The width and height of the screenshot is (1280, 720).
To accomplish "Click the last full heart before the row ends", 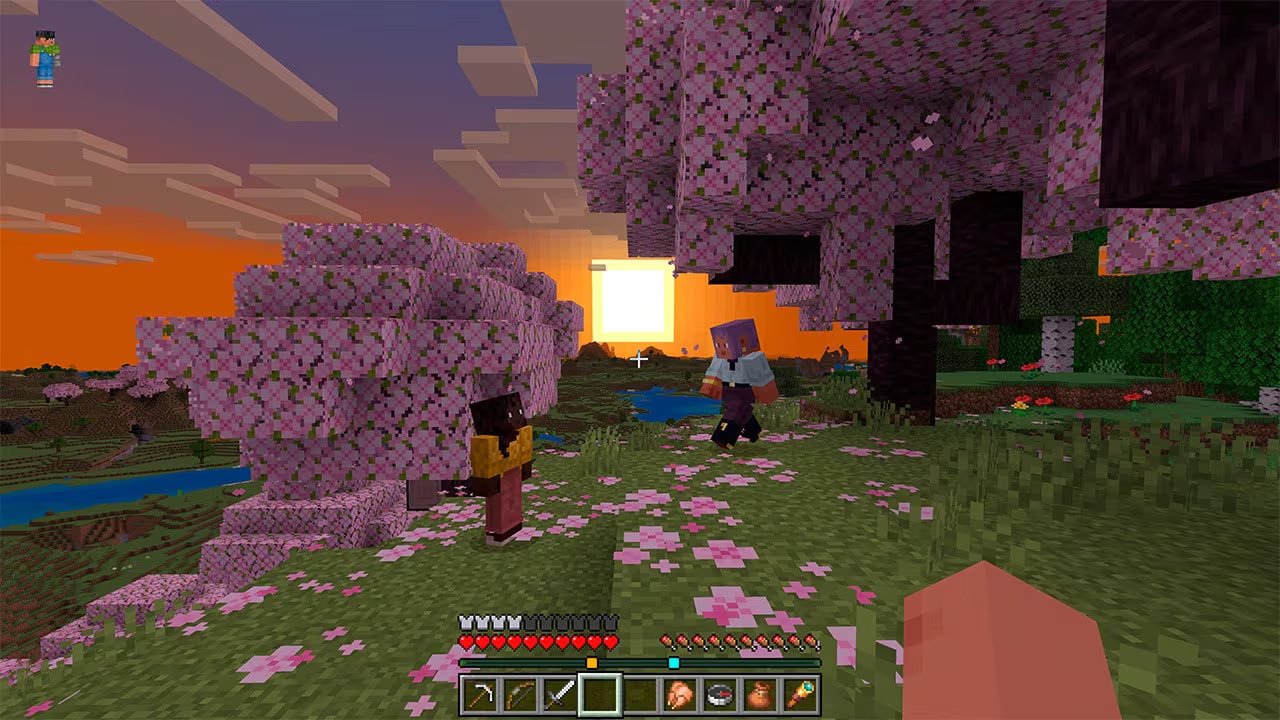I will (x=610, y=640).
